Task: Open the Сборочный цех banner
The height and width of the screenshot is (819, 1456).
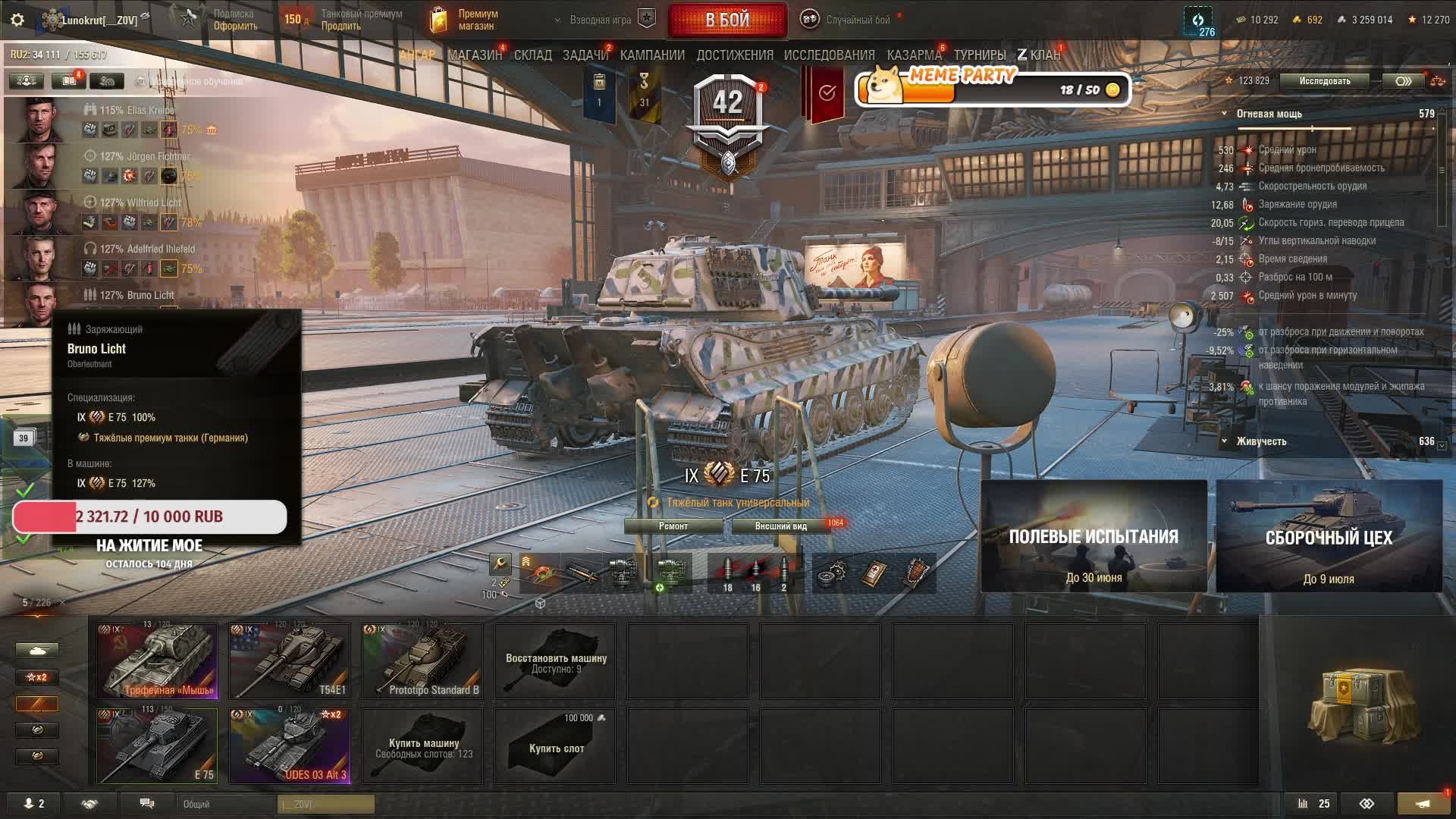Action: click(x=1329, y=536)
